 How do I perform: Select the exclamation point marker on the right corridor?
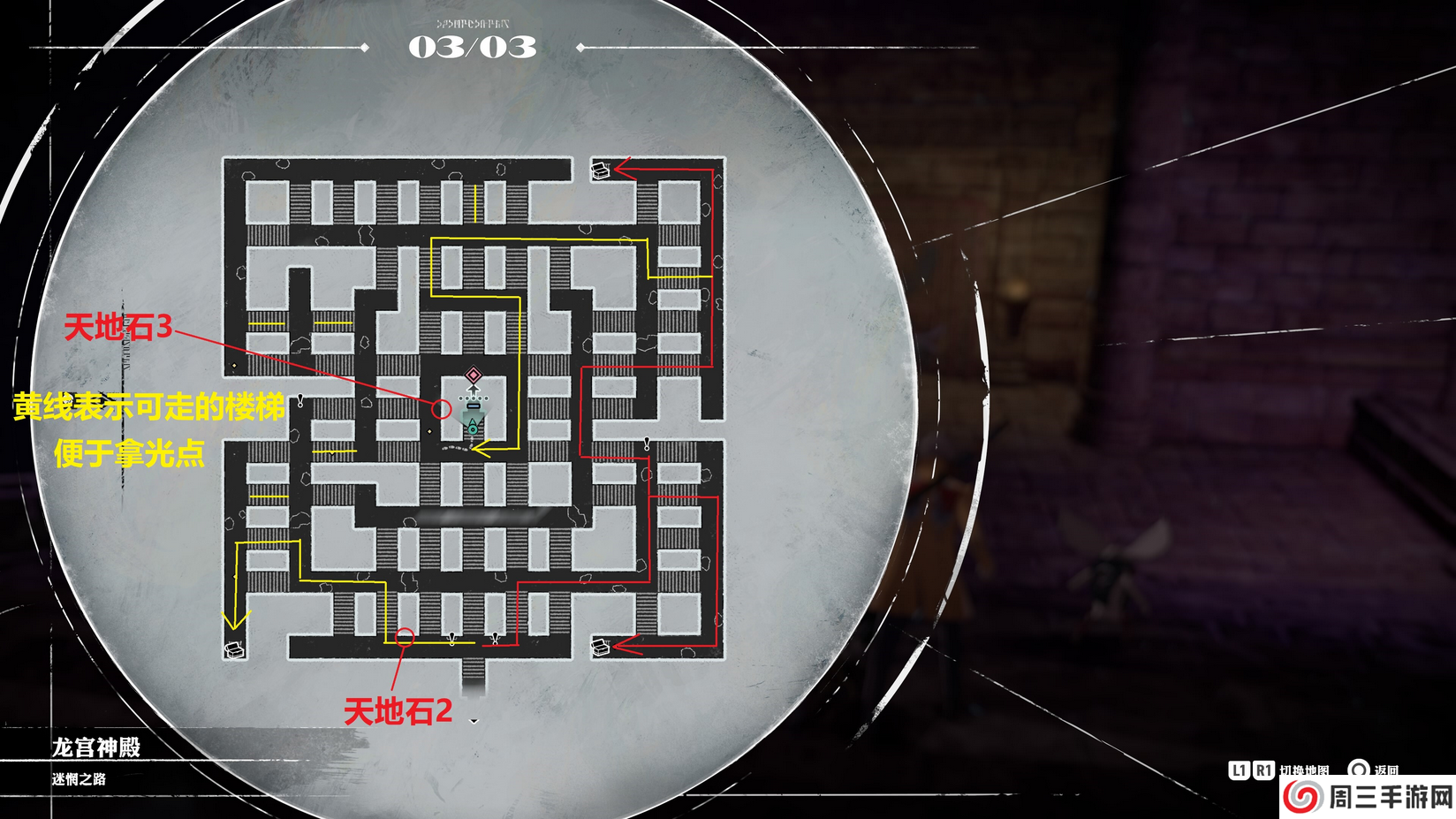click(647, 443)
